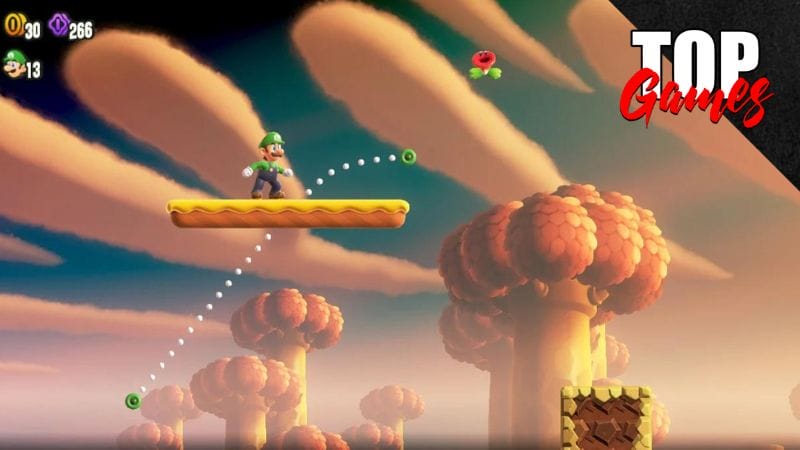This screenshot has height=450, width=800.
Task: Click the gold coin counter icon
Action: coord(13,29)
